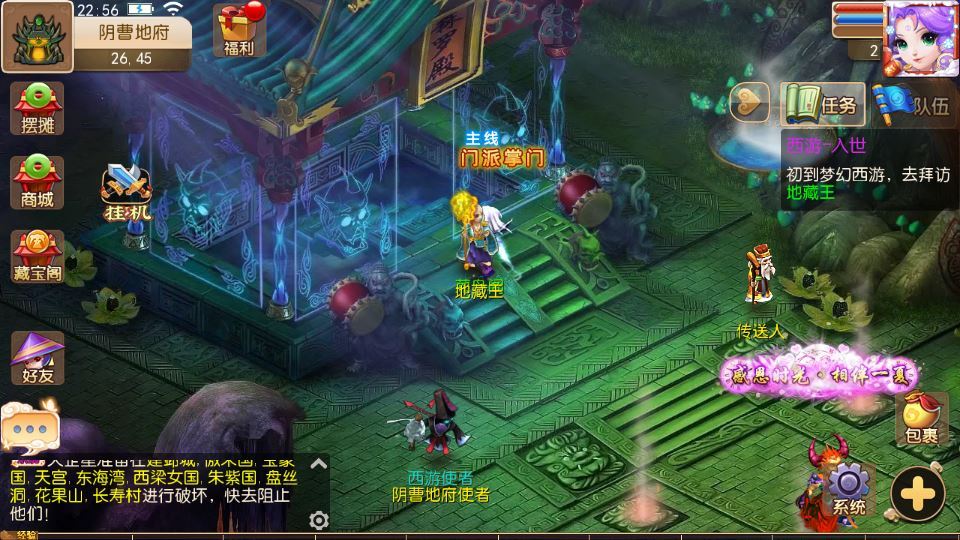Screen dimensions: 960x540
Task: Open the 感恩时光·相伴一夏 event banner
Action: 822,373
